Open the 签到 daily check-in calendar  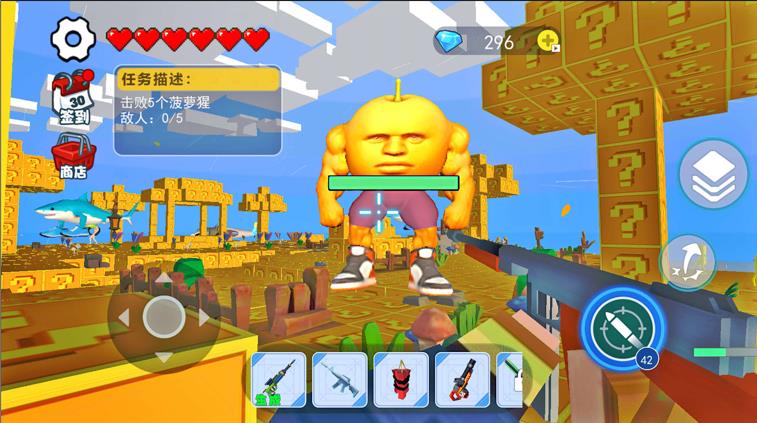pos(72,100)
